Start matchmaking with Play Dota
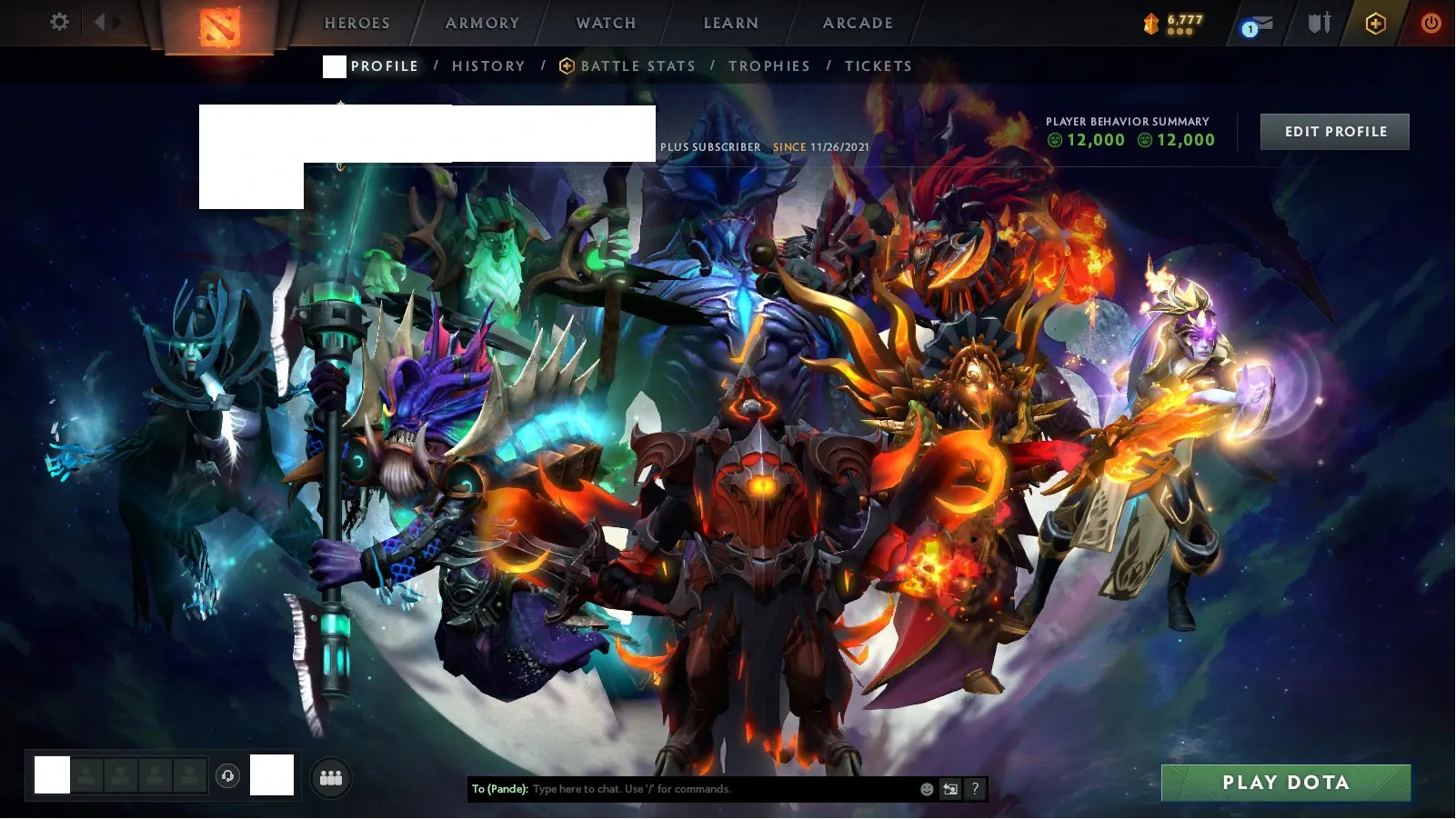The image size is (1456, 819). [1285, 783]
